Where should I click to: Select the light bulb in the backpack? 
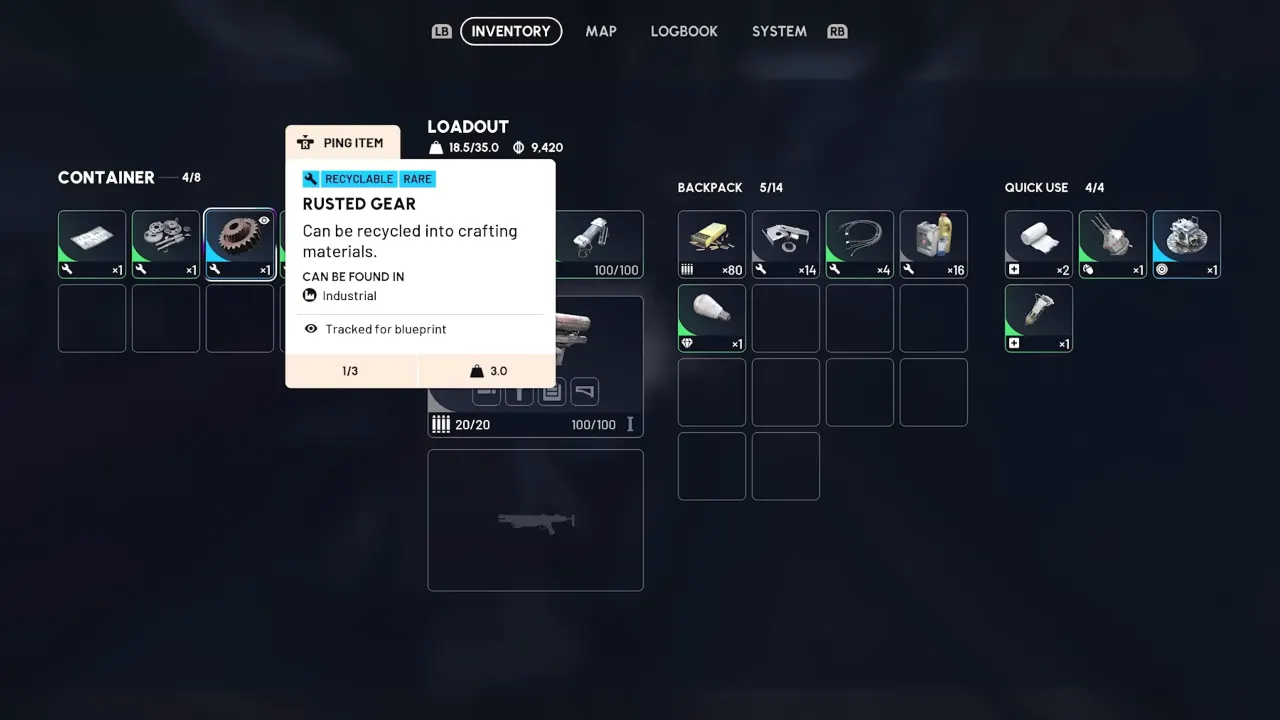tap(711, 318)
